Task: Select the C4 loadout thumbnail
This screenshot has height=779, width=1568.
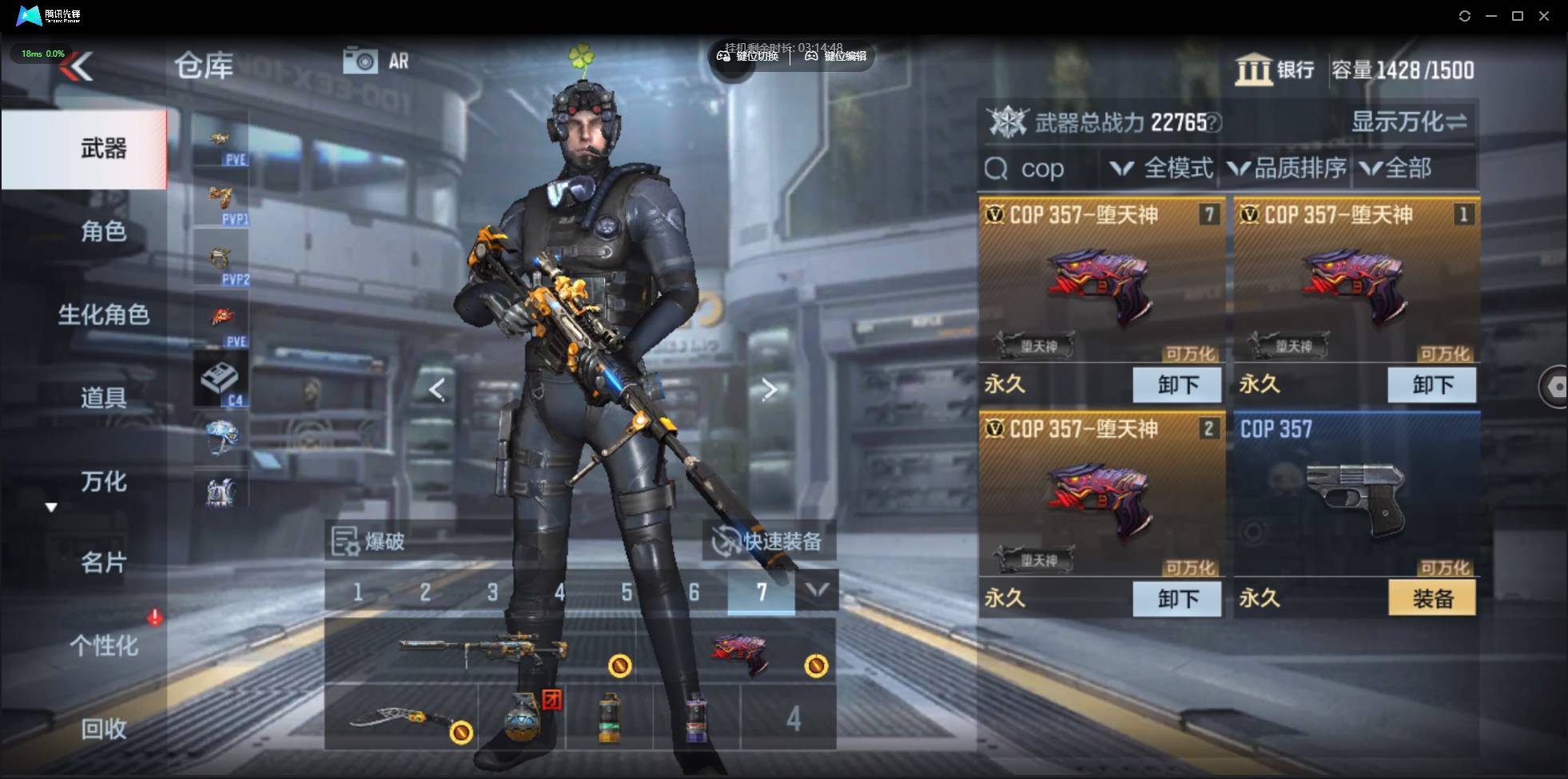Action: [x=221, y=380]
